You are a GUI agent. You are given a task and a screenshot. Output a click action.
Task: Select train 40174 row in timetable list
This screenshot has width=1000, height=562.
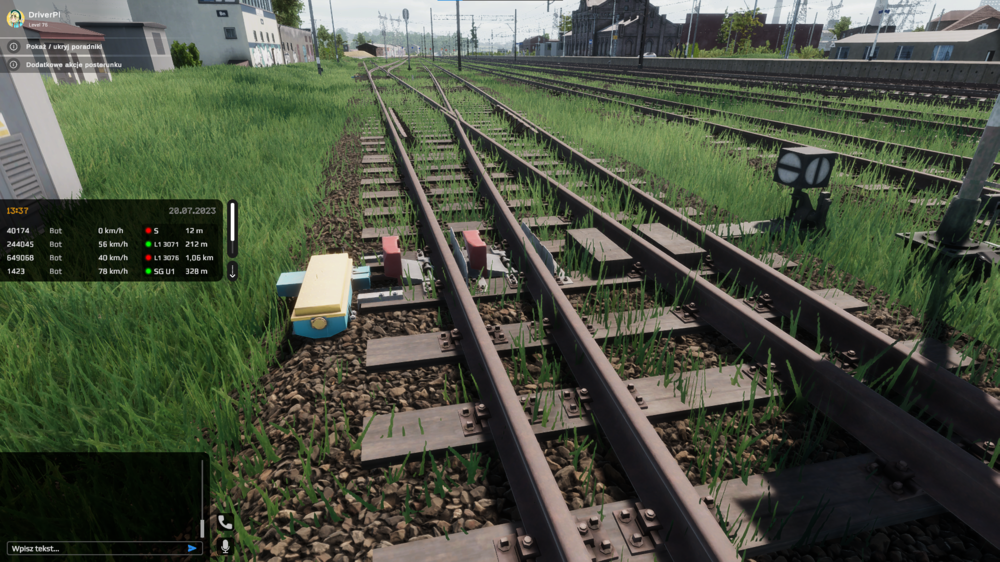coord(110,231)
